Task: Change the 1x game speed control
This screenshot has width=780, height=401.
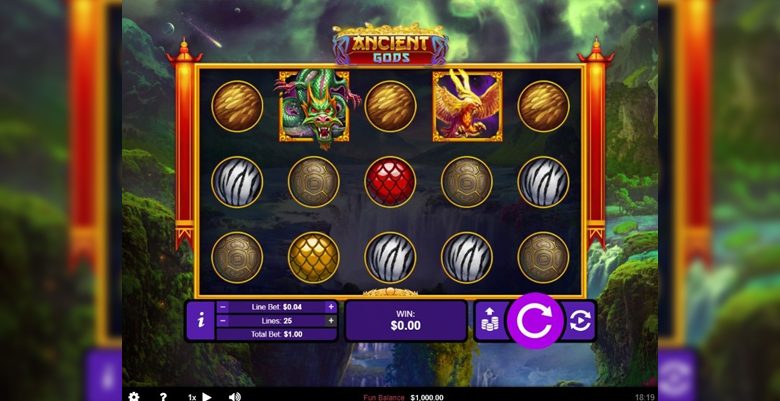Action: coord(200,396)
